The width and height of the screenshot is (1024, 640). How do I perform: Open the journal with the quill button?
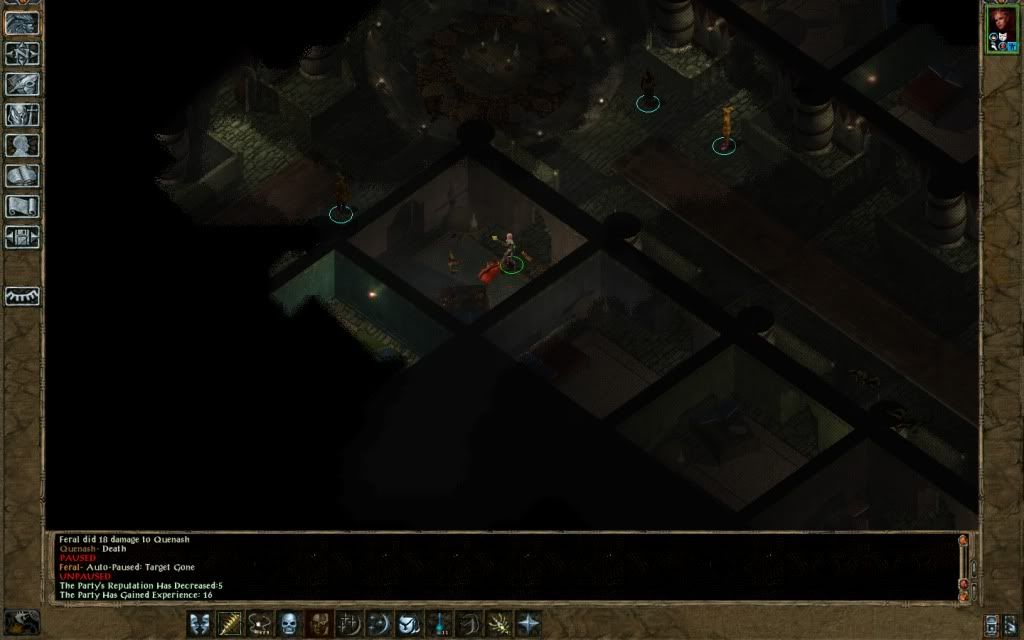(x=22, y=84)
